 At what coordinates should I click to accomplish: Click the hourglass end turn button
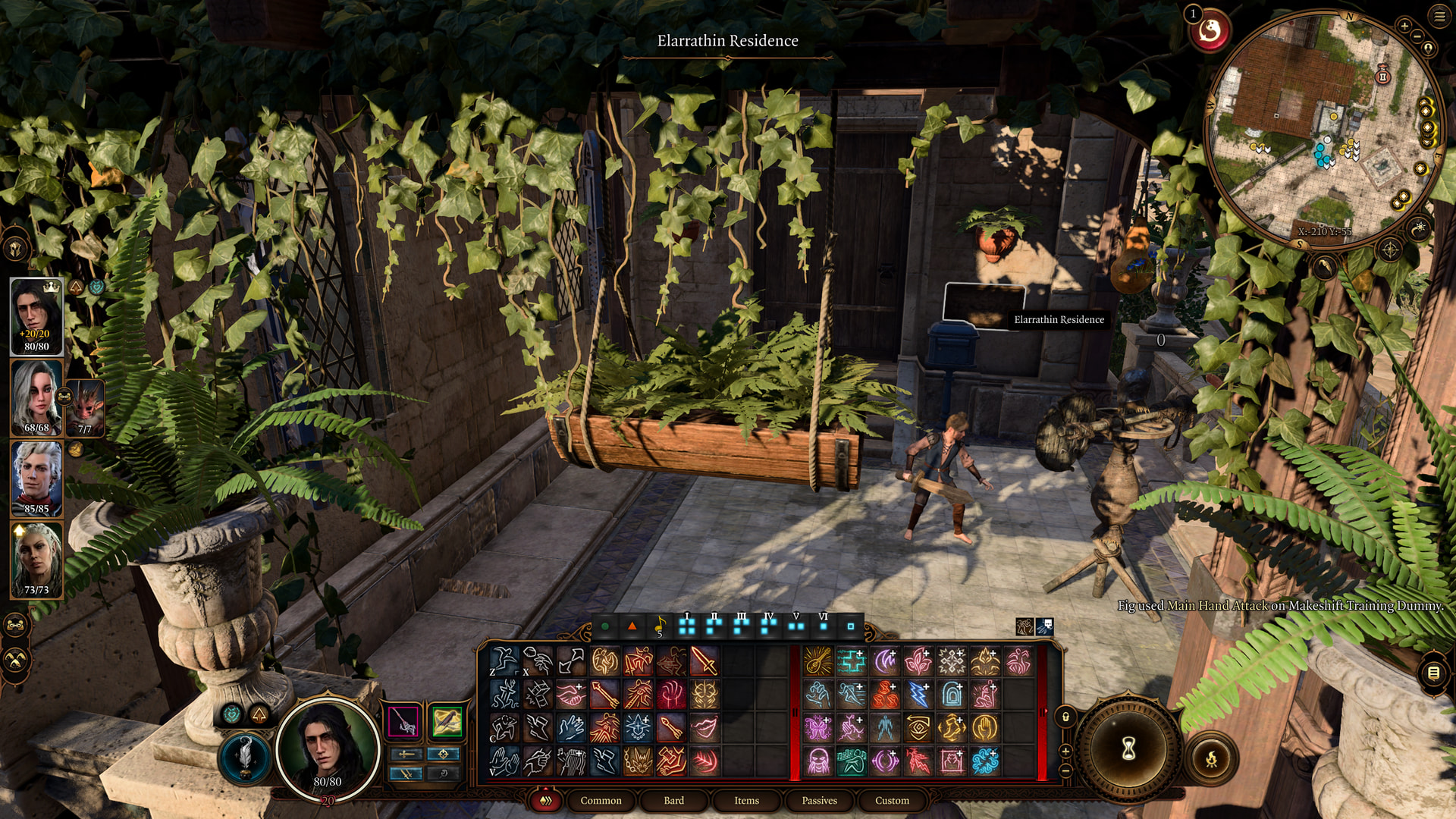[x=1128, y=749]
